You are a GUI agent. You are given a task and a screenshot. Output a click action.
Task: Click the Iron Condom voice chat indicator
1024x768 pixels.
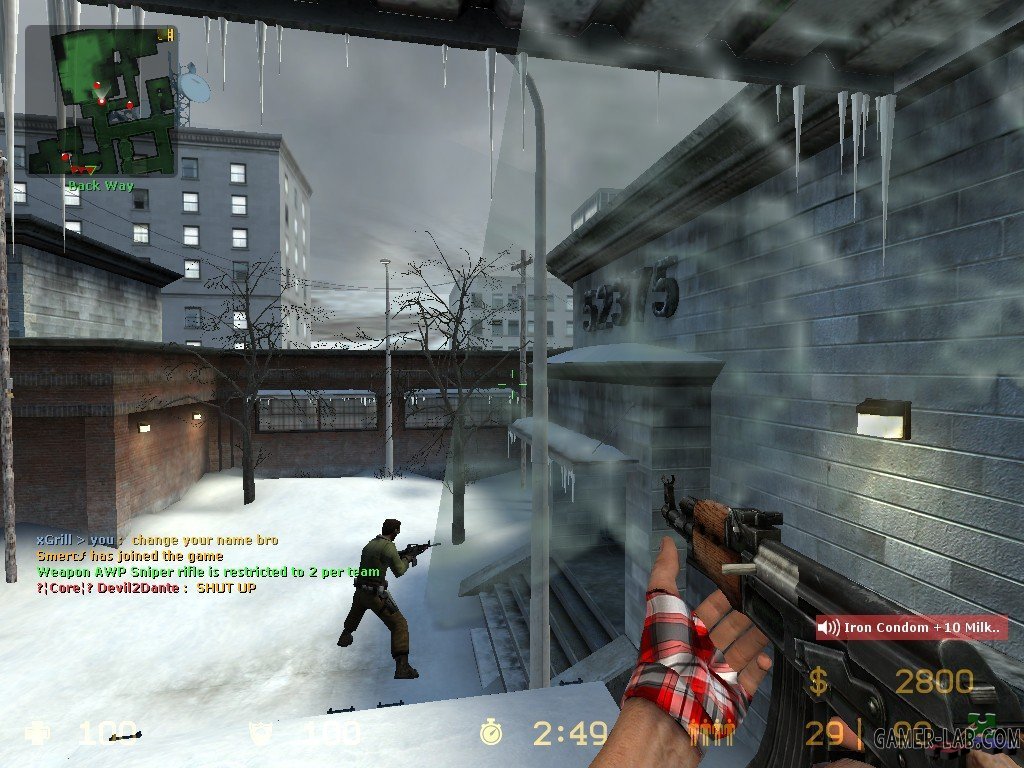point(910,628)
